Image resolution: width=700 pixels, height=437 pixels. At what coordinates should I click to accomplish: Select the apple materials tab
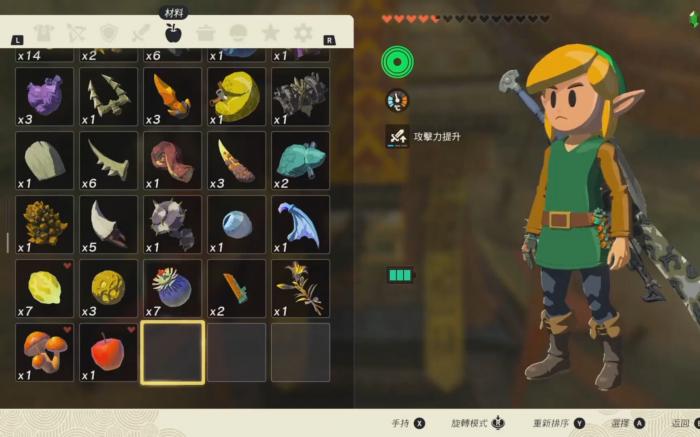[172, 32]
